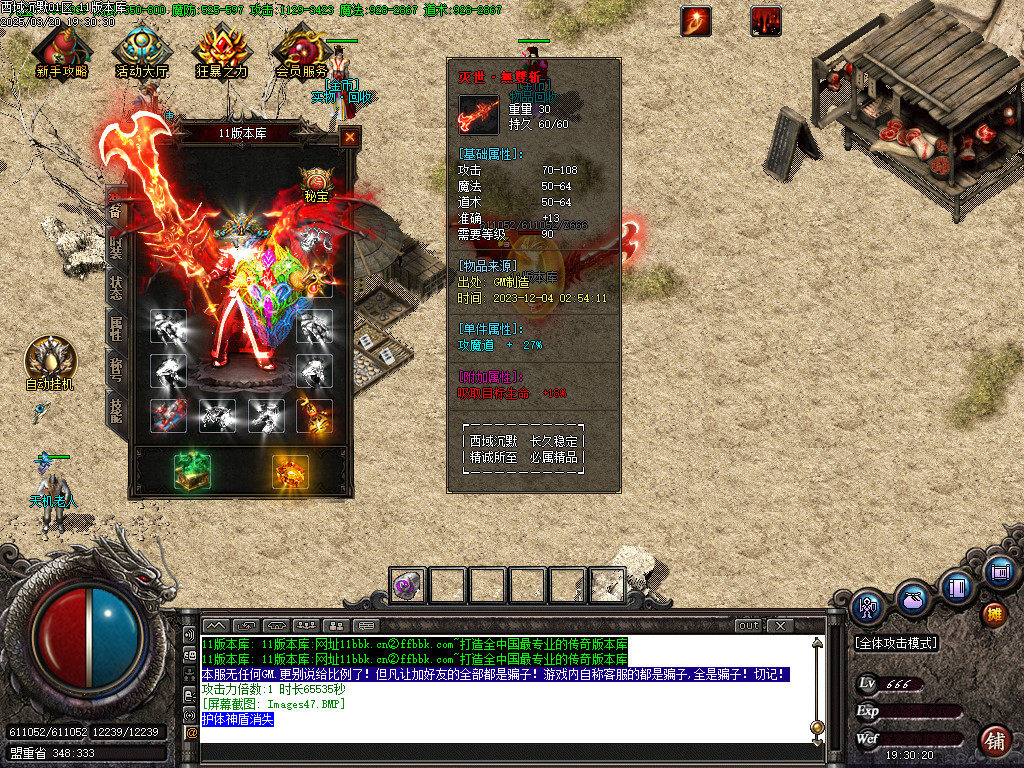Activate the 狂暴之力 berserk power icon
1024x768 pixels.
pyautogui.click(x=221, y=48)
